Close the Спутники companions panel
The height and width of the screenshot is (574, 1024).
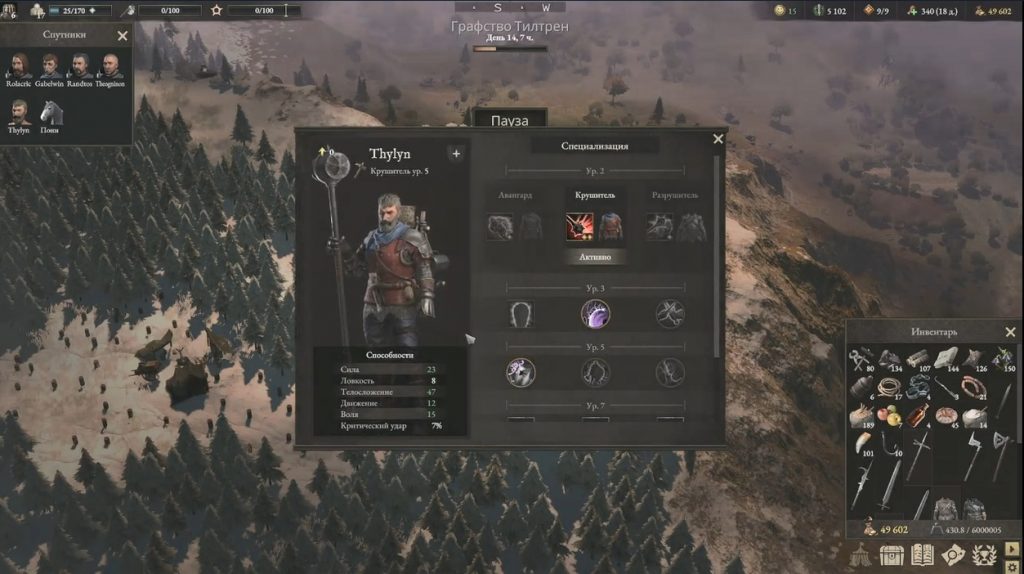122,36
